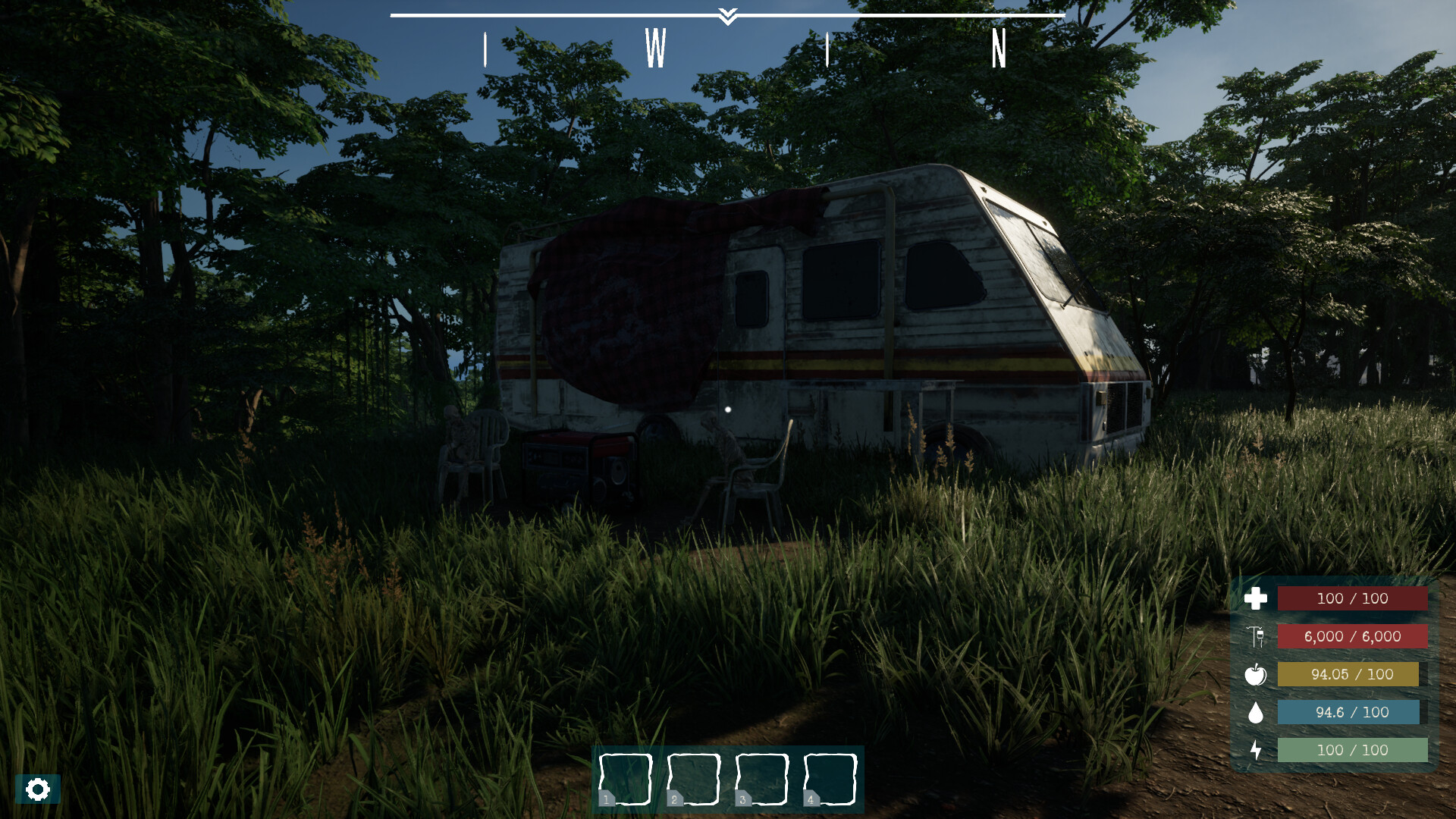The height and width of the screenshot is (819, 1456).
Task: Click the IV drip blood icon
Action: point(1257,636)
